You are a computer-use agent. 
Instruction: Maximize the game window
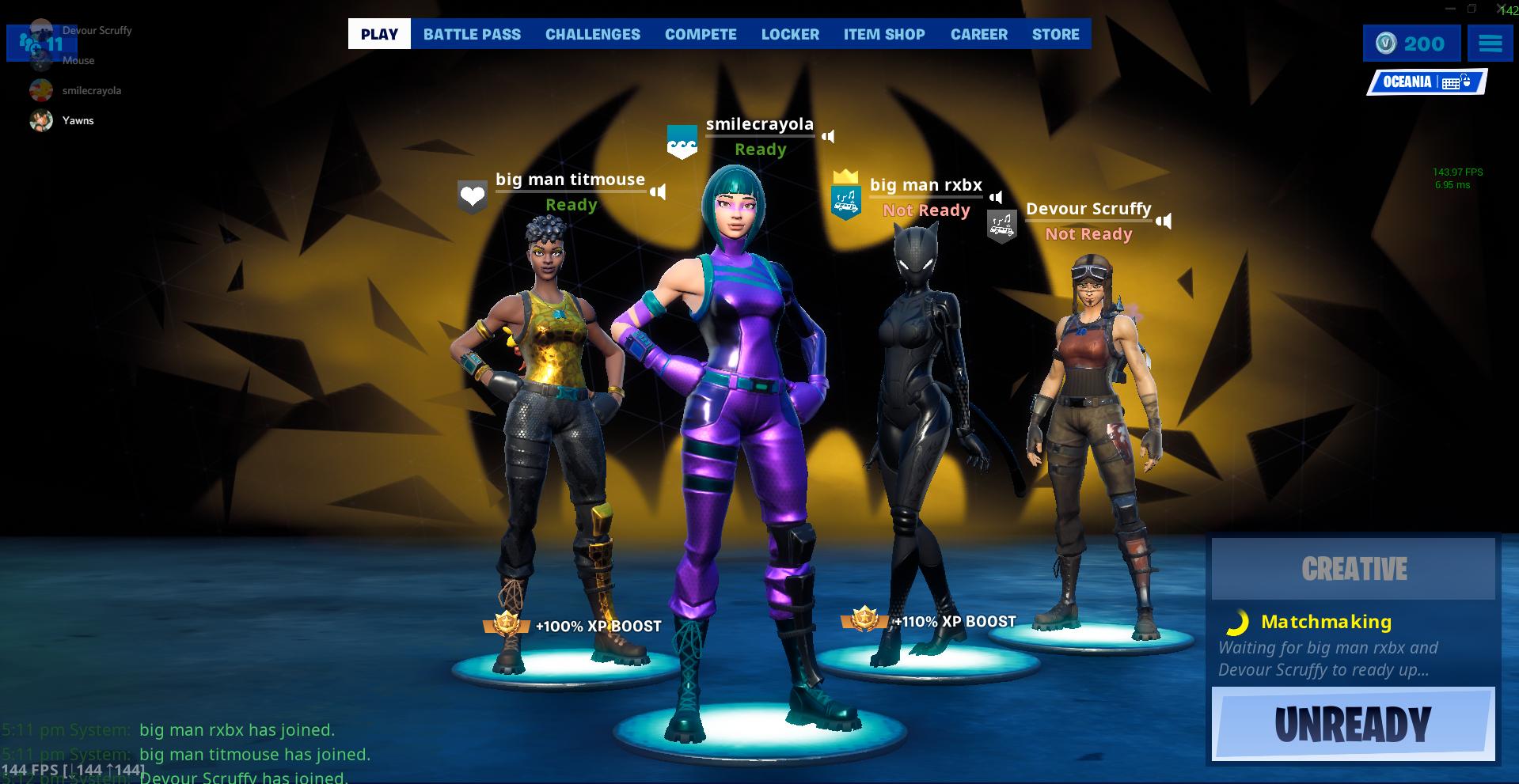pyautogui.click(x=1472, y=9)
